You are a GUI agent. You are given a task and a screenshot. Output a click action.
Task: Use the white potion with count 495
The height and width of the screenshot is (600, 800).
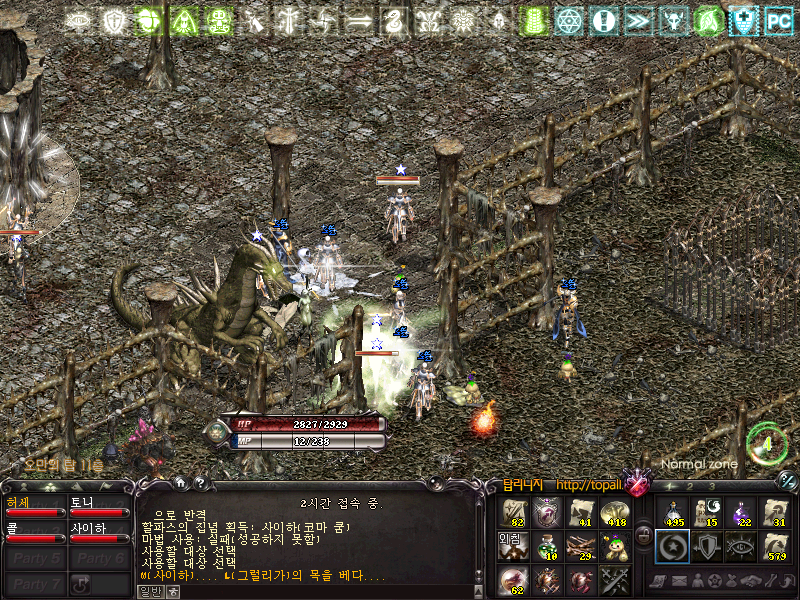coord(673,513)
